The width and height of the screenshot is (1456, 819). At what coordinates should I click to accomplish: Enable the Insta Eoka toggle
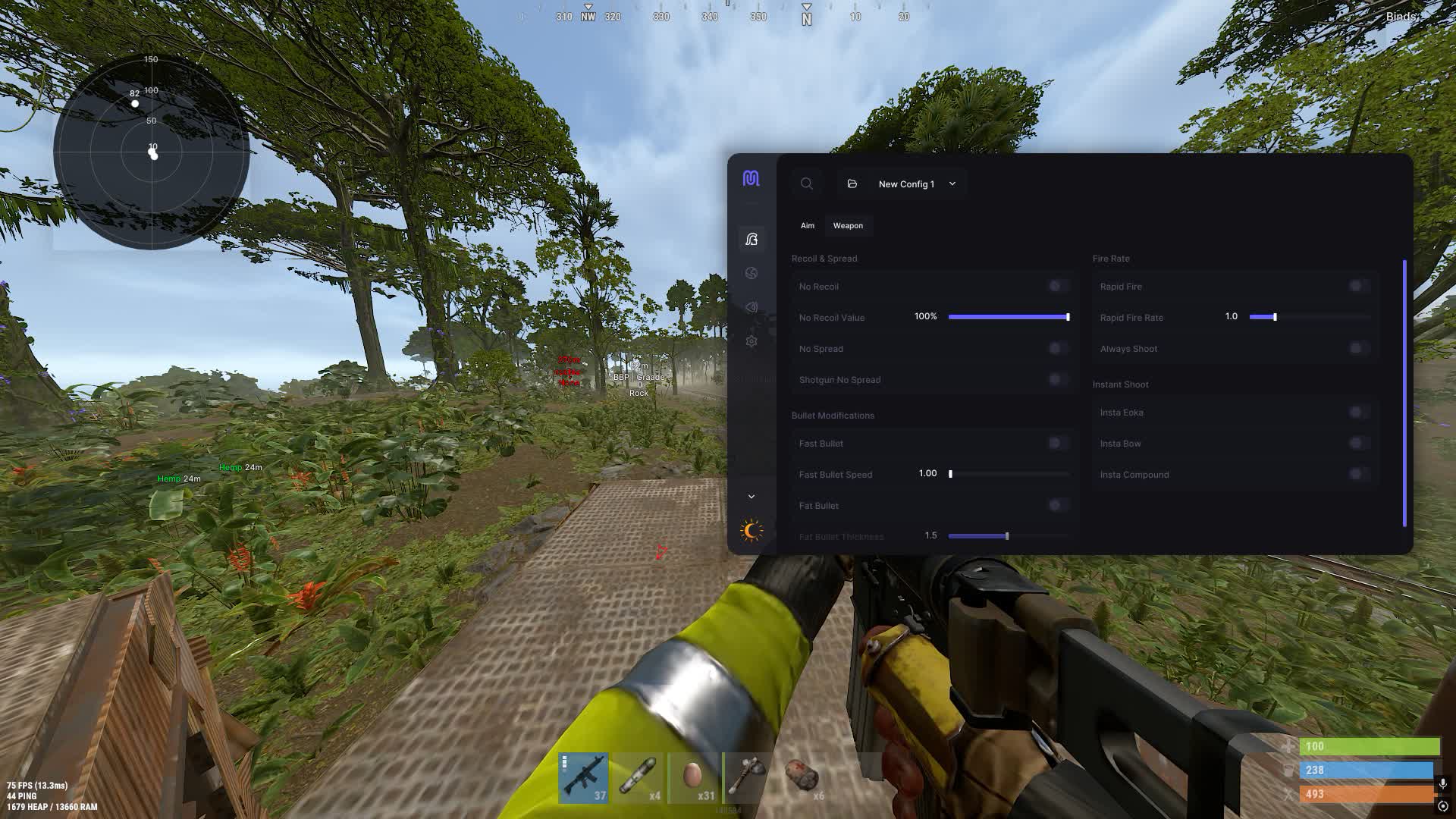tap(1356, 412)
